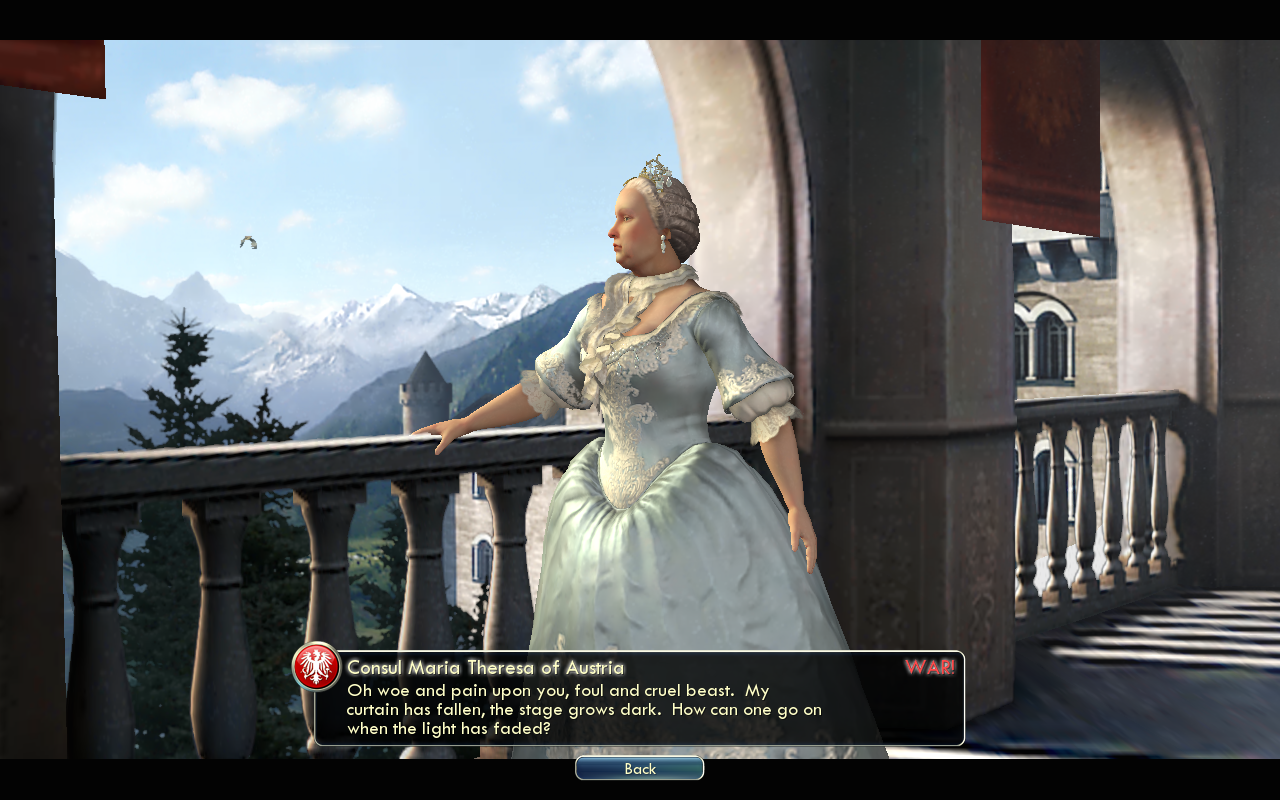Click the Austrian eagle crest emblem
This screenshot has height=800, width=1280.
(316, 666)
